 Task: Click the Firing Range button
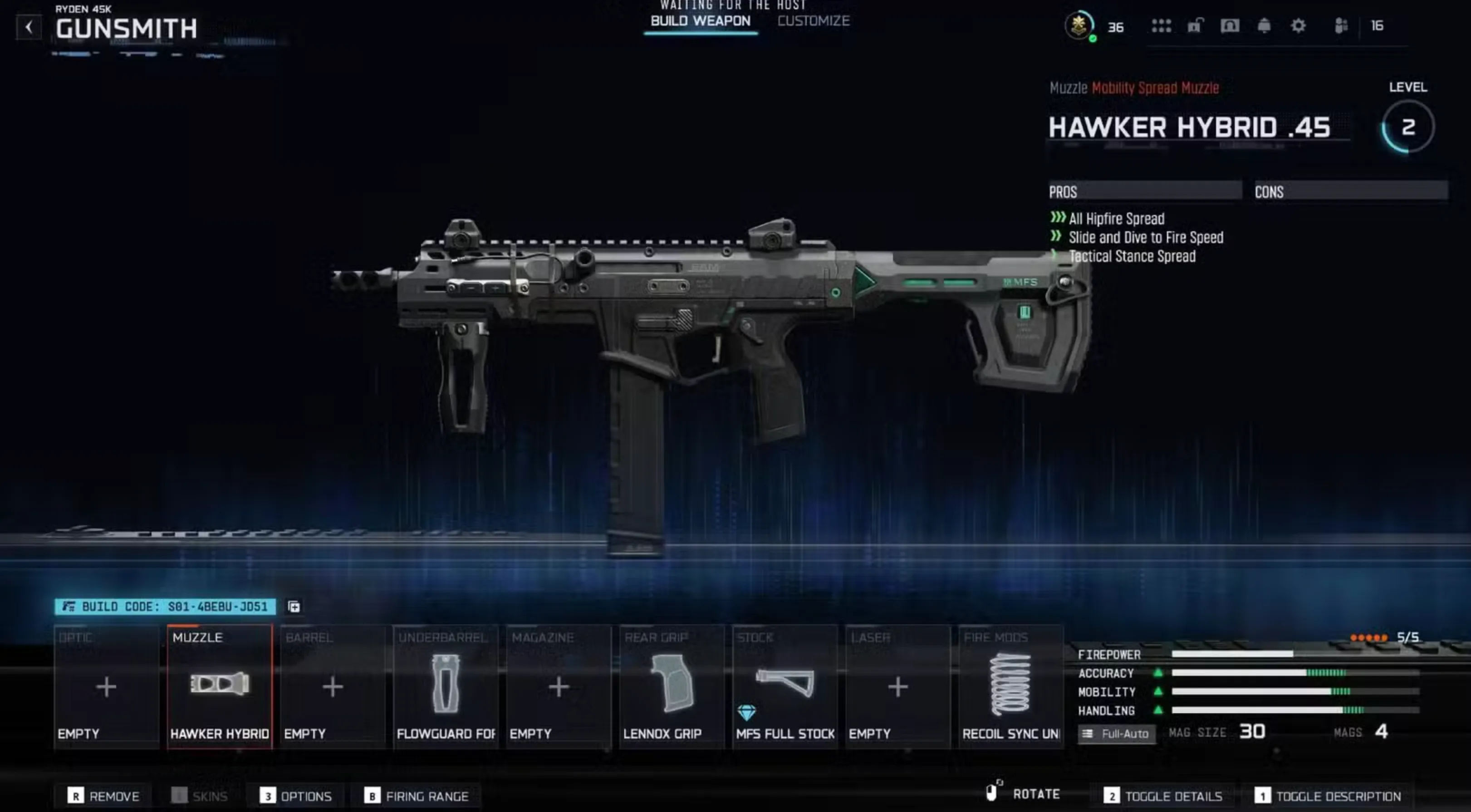[417, 795]
